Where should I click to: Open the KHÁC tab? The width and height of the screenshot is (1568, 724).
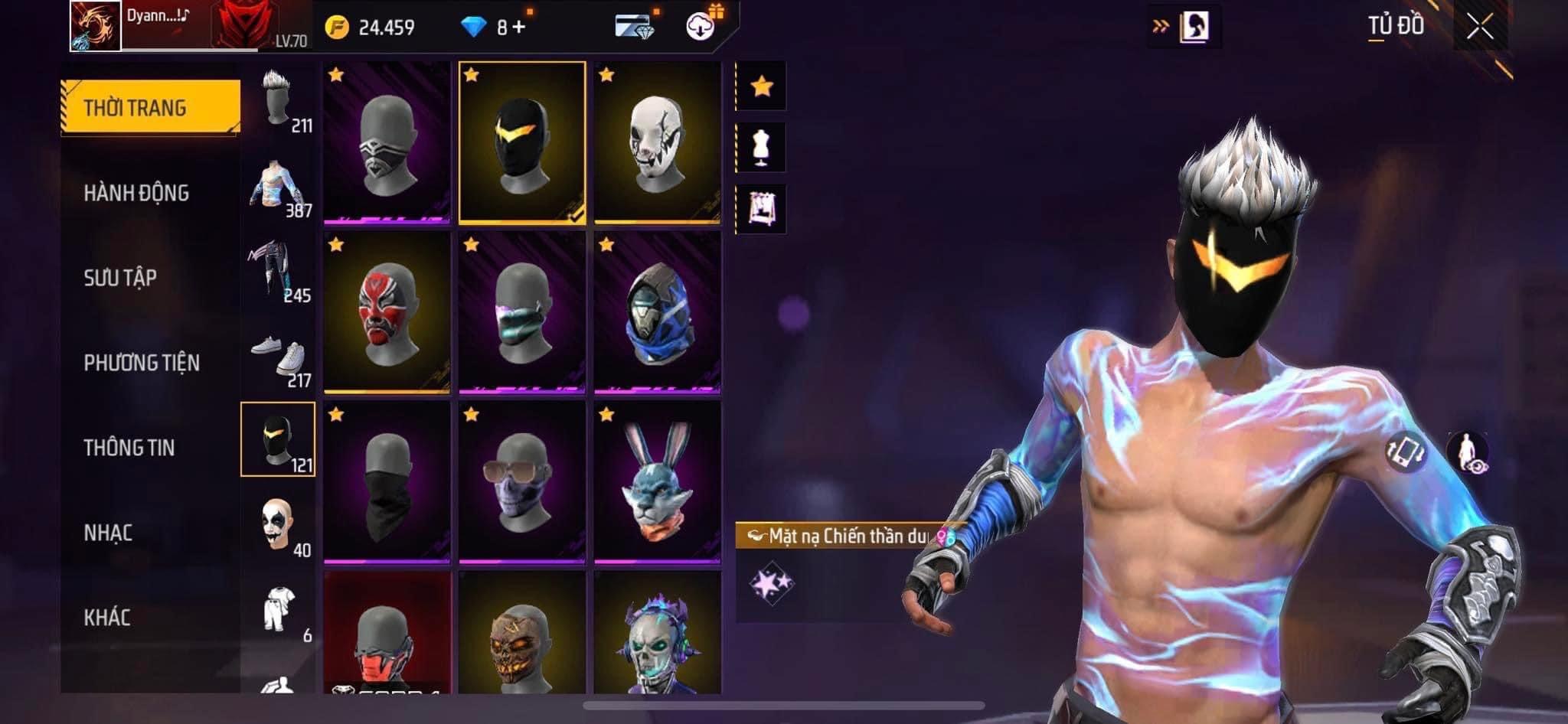107,618
